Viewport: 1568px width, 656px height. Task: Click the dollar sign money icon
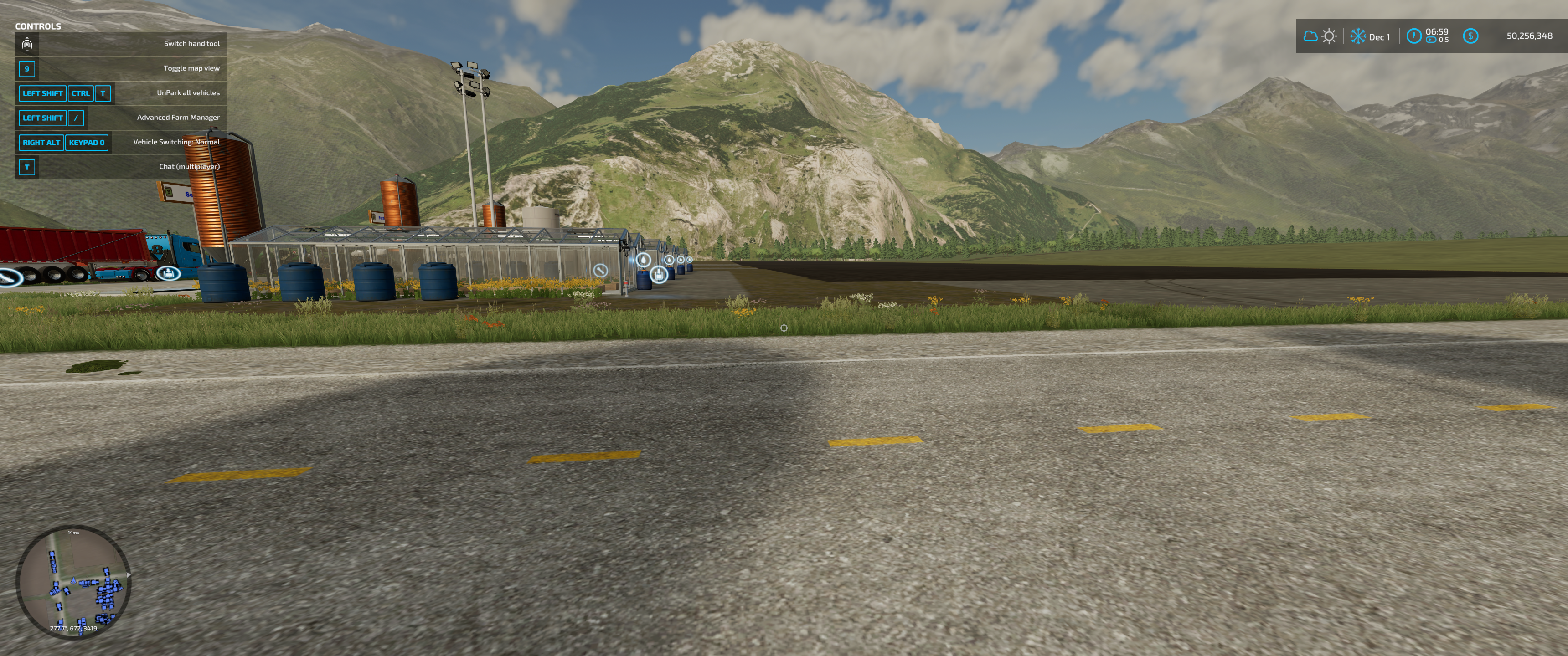point(1470,36)
